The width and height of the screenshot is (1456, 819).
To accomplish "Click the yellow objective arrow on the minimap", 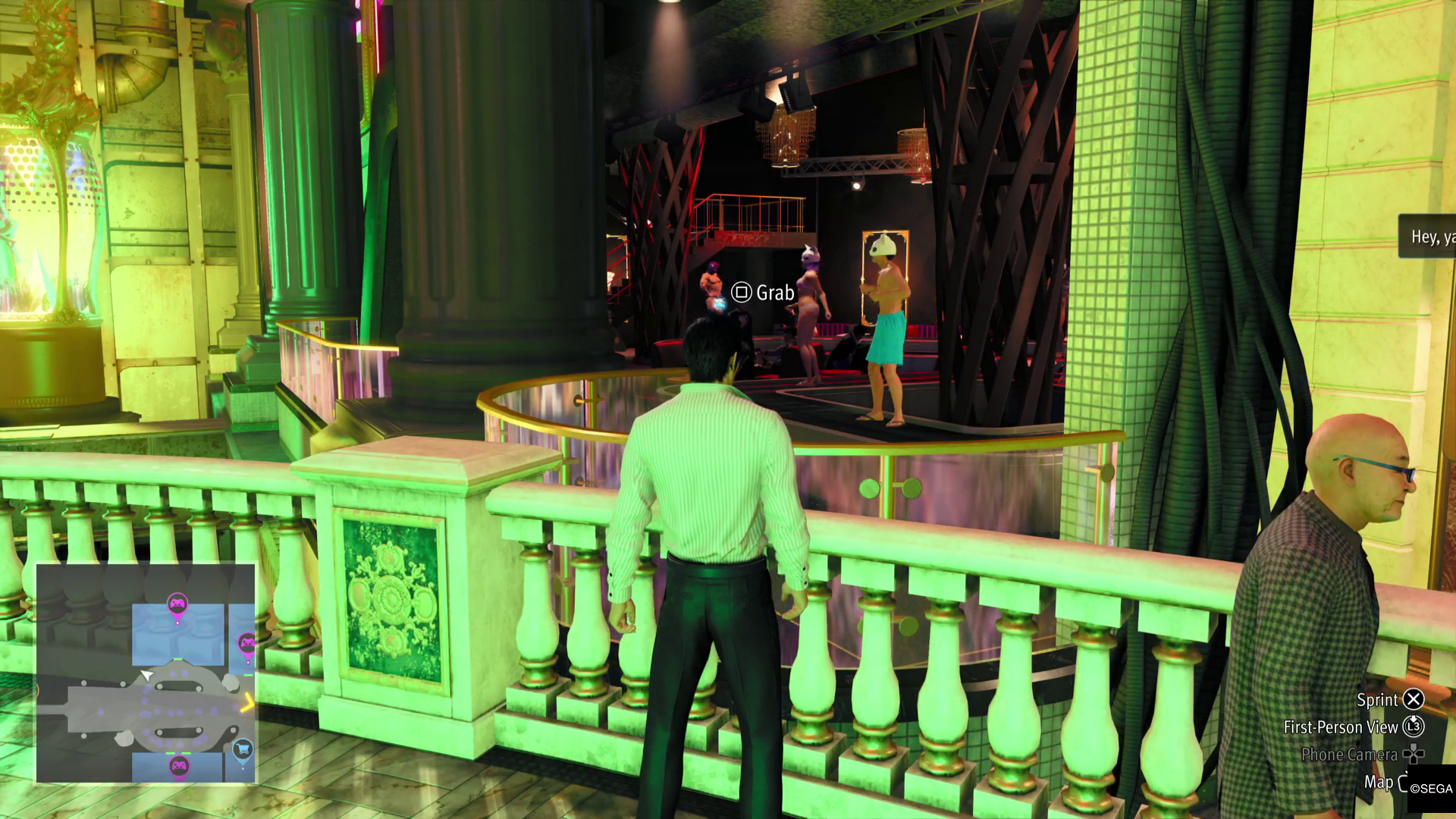I will 248,705.
